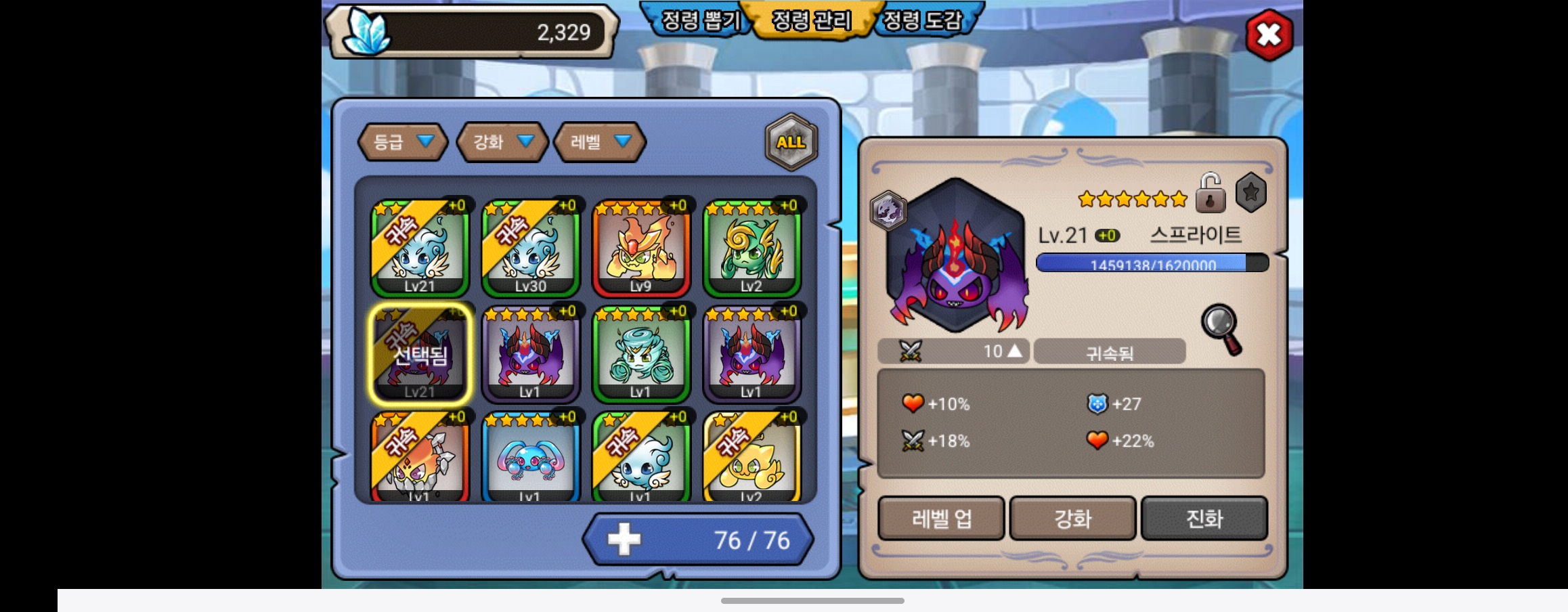The height and width of the screenshot is (612, 1568).
Task: Switch to the 정령 뽑기 tab
Action: tap(699, 20)
